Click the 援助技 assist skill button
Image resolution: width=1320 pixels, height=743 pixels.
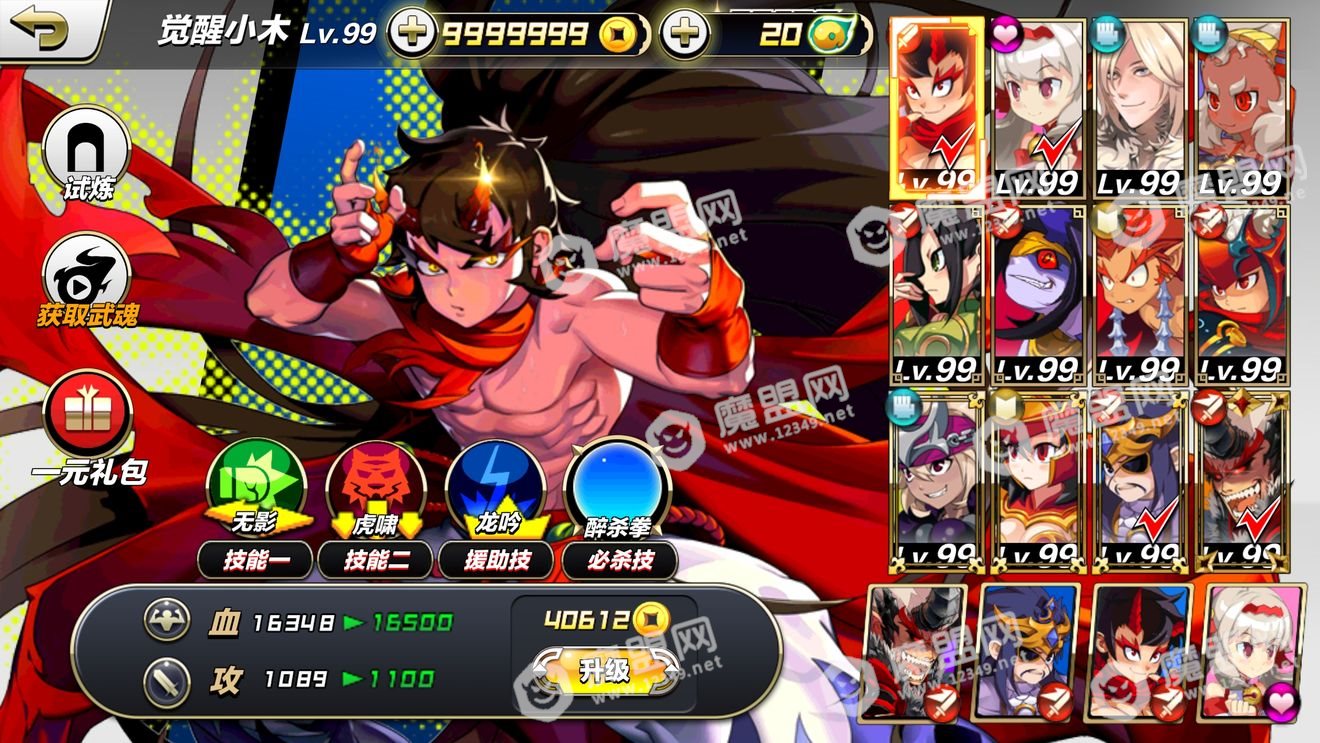pyautogui.click(x=498, y=560)
